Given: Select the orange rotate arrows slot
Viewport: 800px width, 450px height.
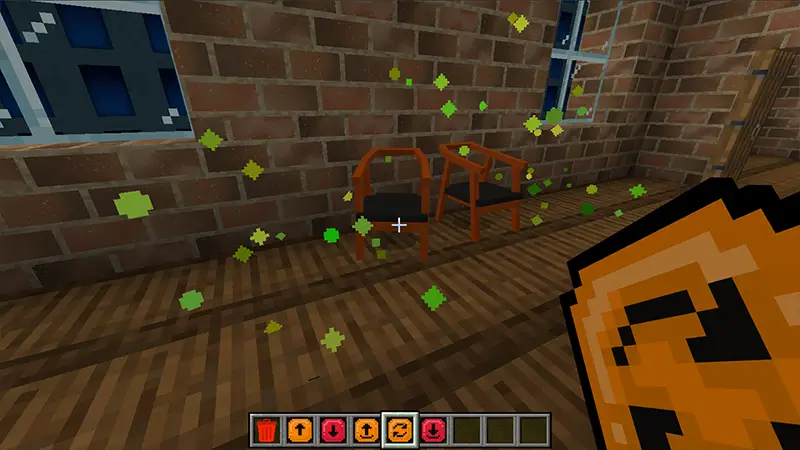Looking at the screenshot, I should tap(399, 431).
